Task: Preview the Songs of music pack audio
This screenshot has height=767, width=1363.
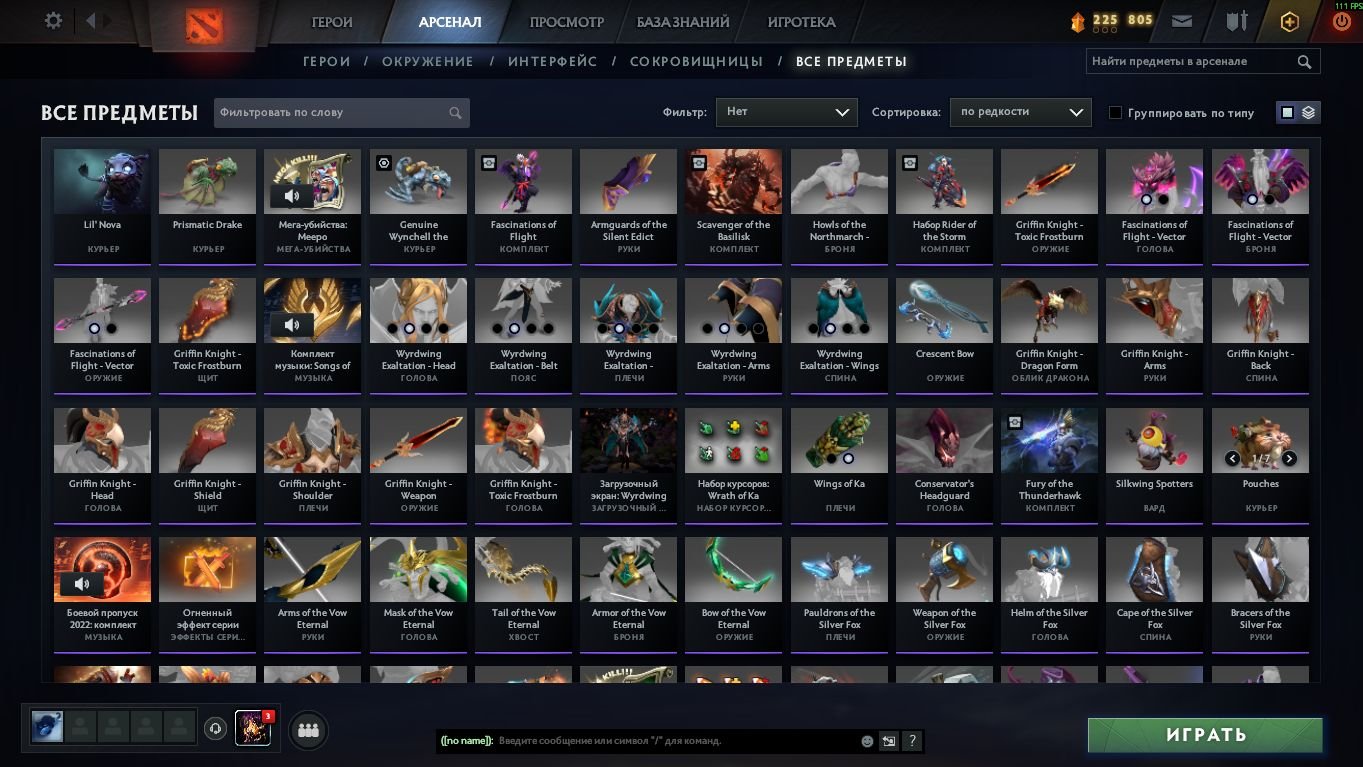Action: click(292, 325)
